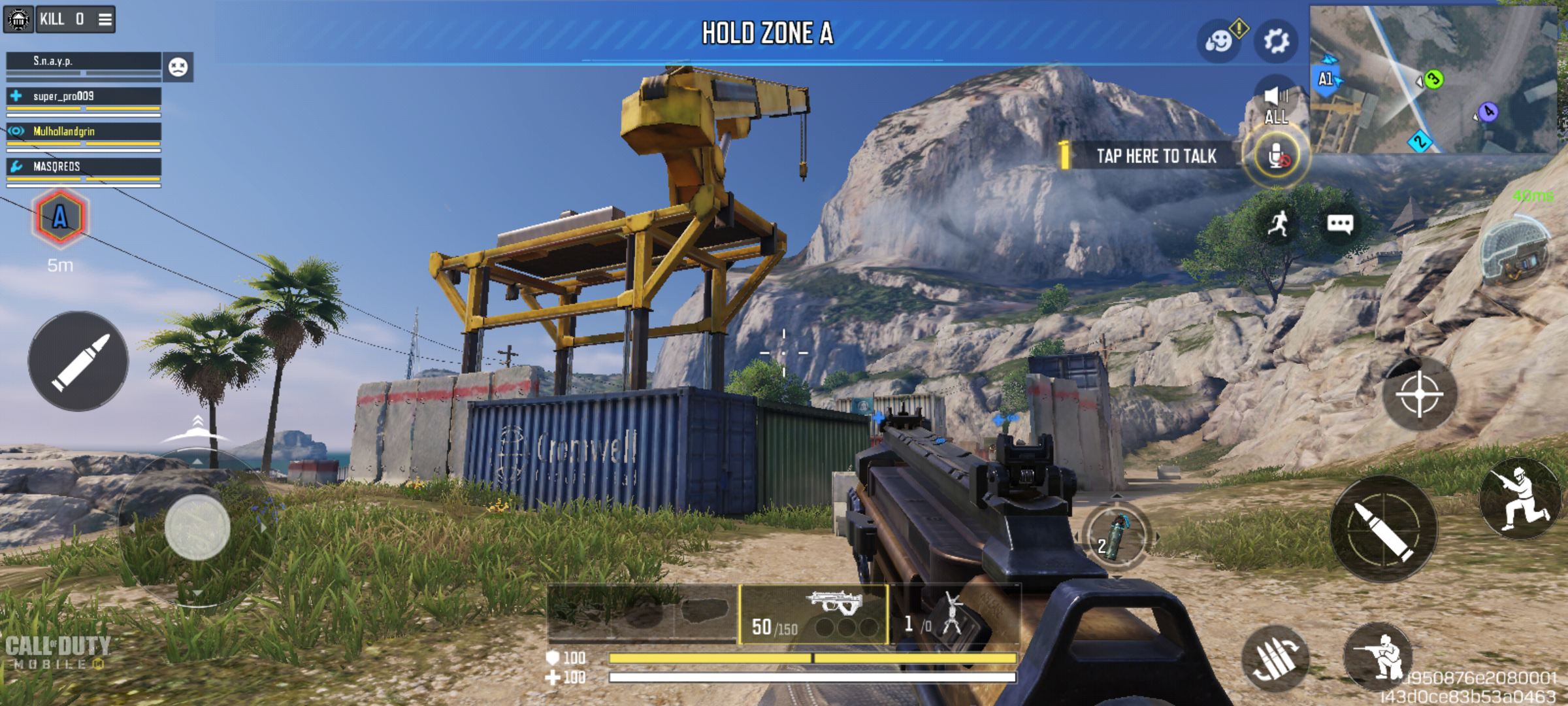
Task: Jump using the leaping soldier button
Action: [x=1520, y=498]
